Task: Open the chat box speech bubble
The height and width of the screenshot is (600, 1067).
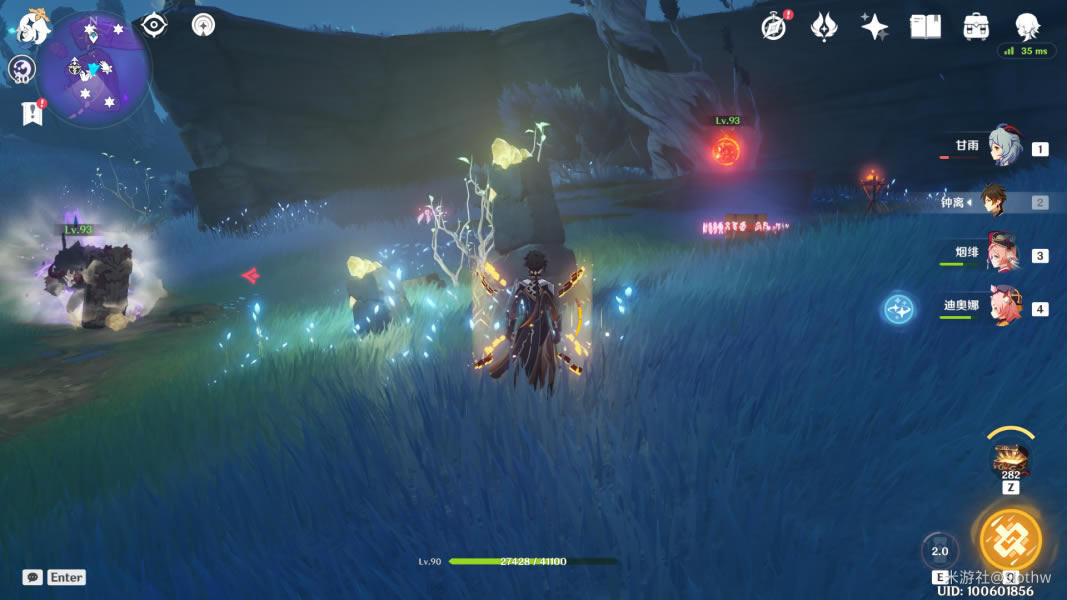Action: click(32, 577)
